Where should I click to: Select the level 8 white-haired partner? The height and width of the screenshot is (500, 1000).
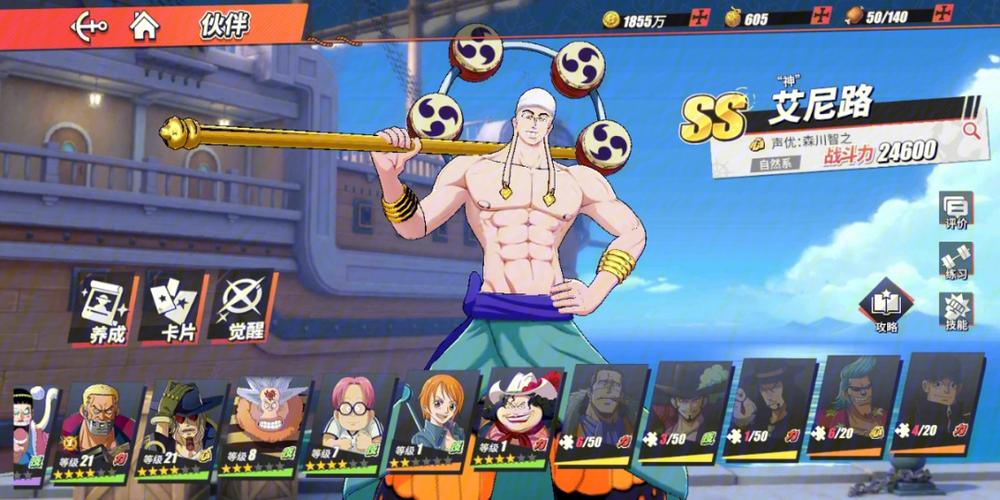pos(264,425)
